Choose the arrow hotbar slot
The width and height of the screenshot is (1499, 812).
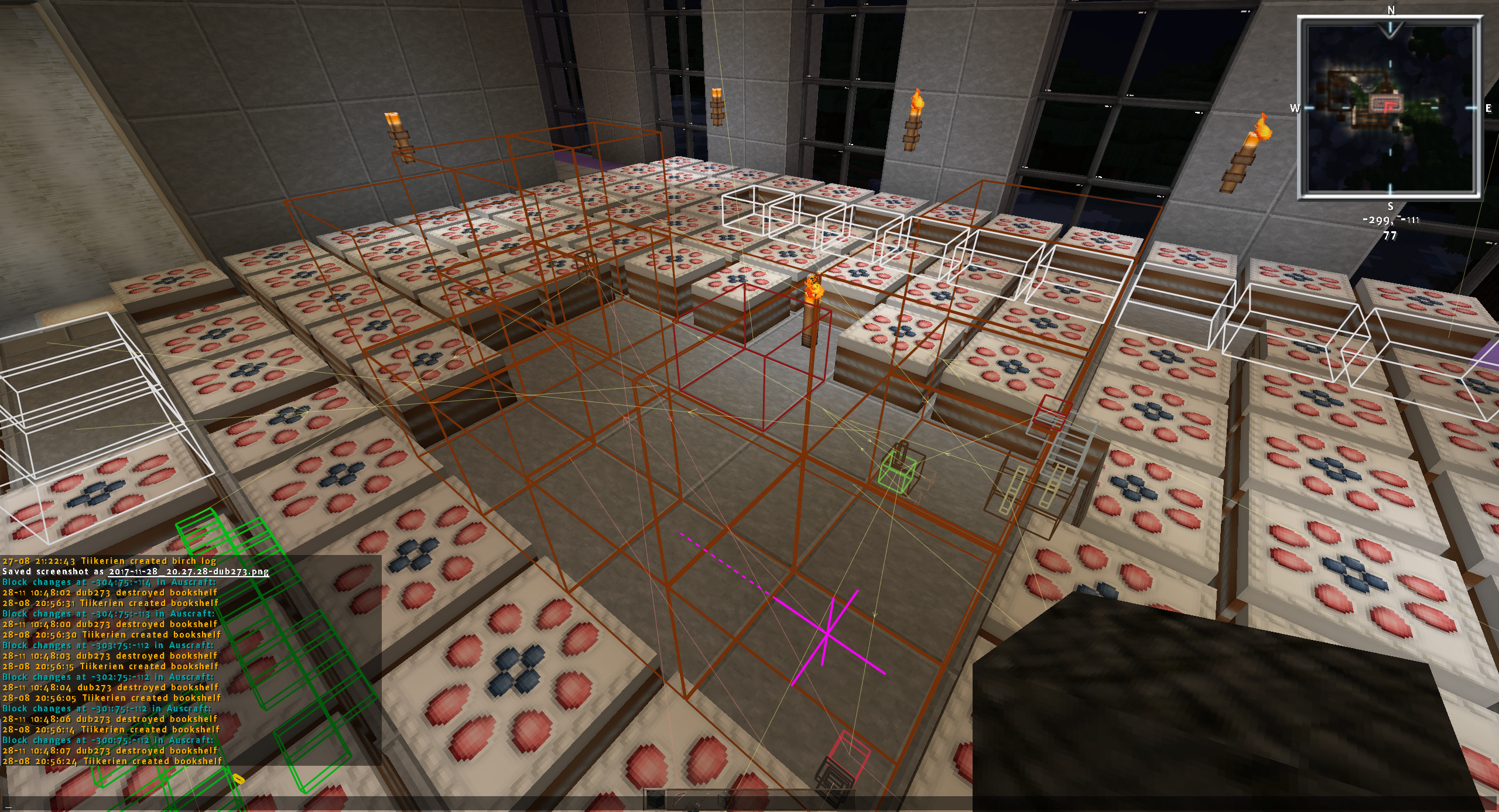coord(701,800)
